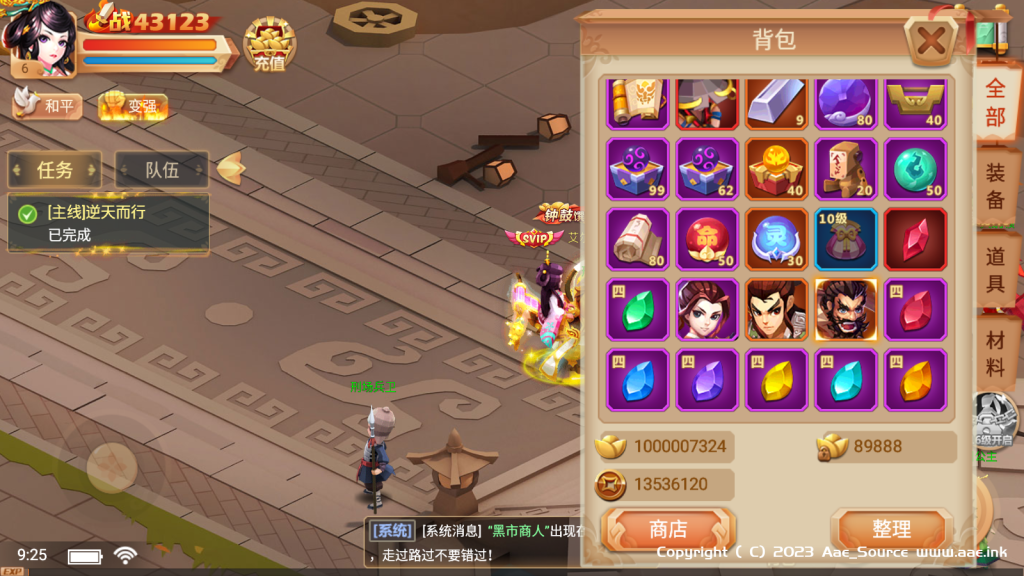Collapse the quest panel with the arrow
The width and height of the screenshot is (1024, 576).
[x=231, y=169]
